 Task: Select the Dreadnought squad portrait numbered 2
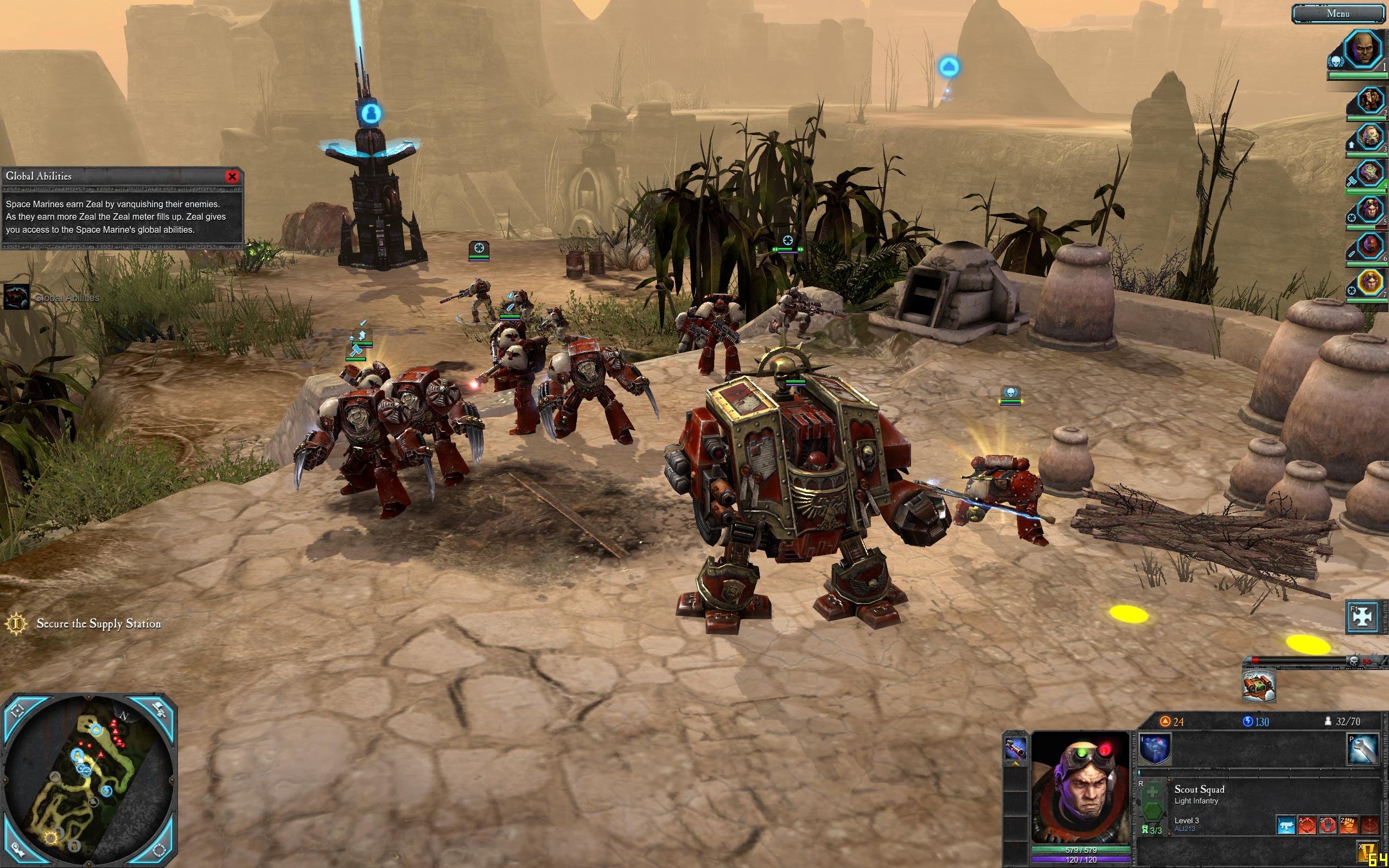click(x=1371, y=101)
